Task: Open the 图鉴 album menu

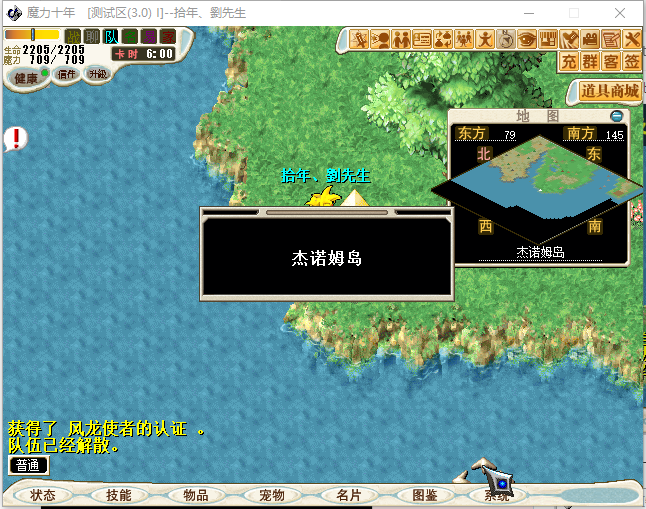Action: tap(424, 495)
